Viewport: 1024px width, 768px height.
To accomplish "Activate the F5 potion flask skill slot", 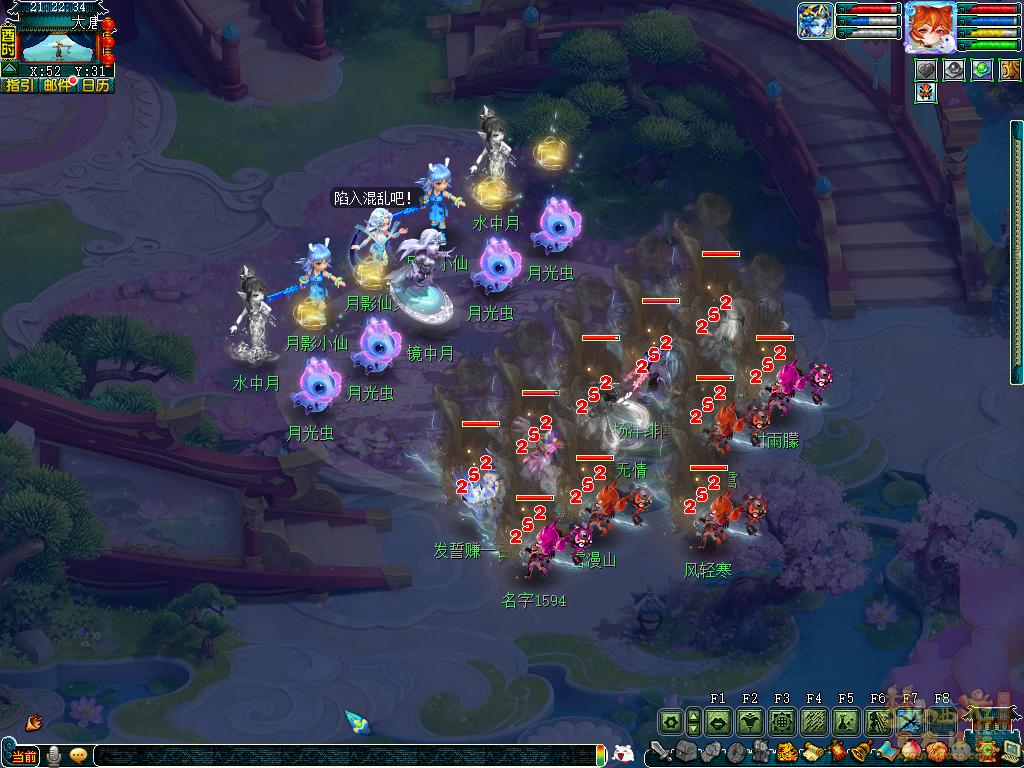I will tap(846, 721).
